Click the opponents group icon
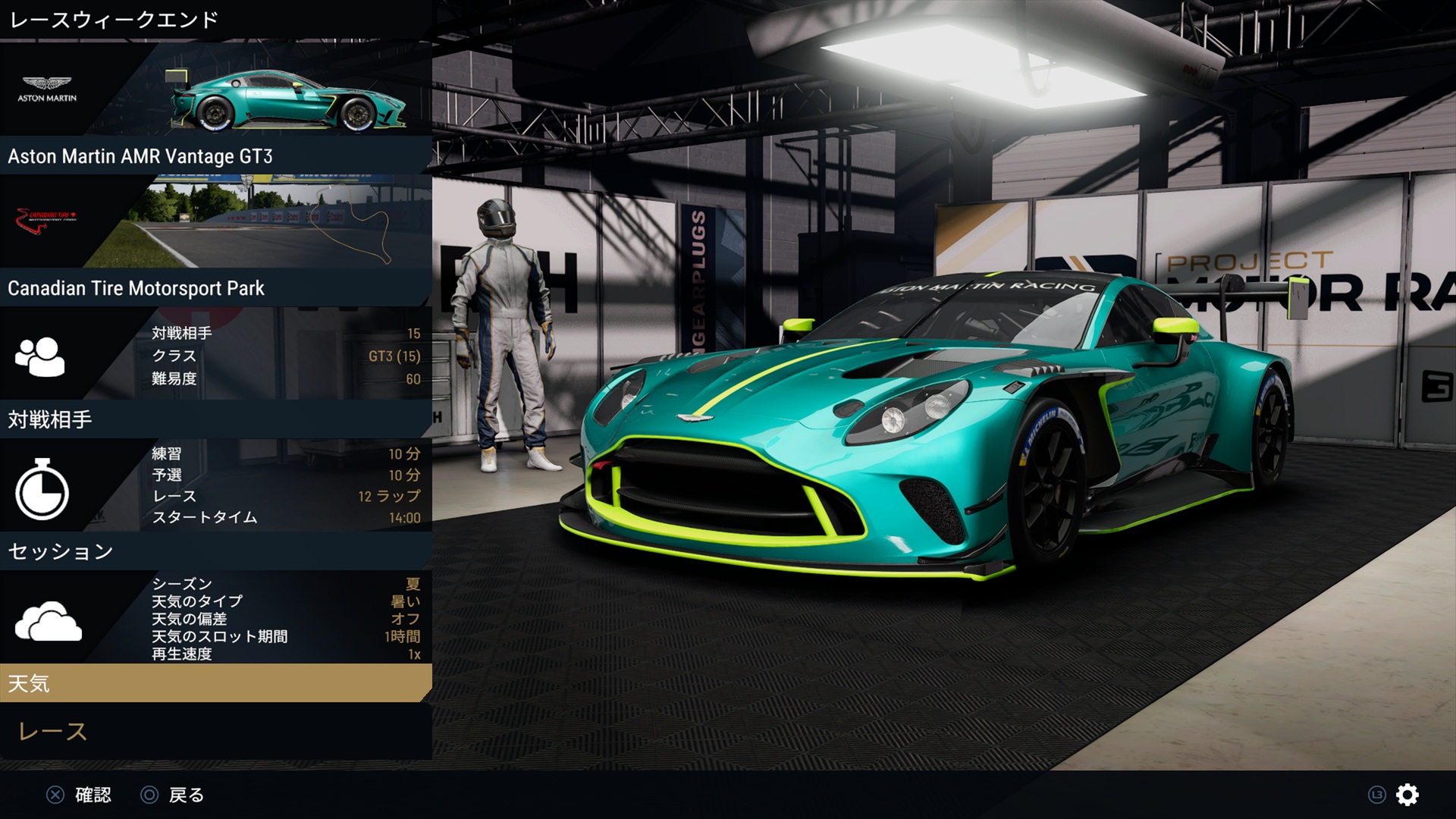This screenshot has height=819, width=1456. (40, 356)
